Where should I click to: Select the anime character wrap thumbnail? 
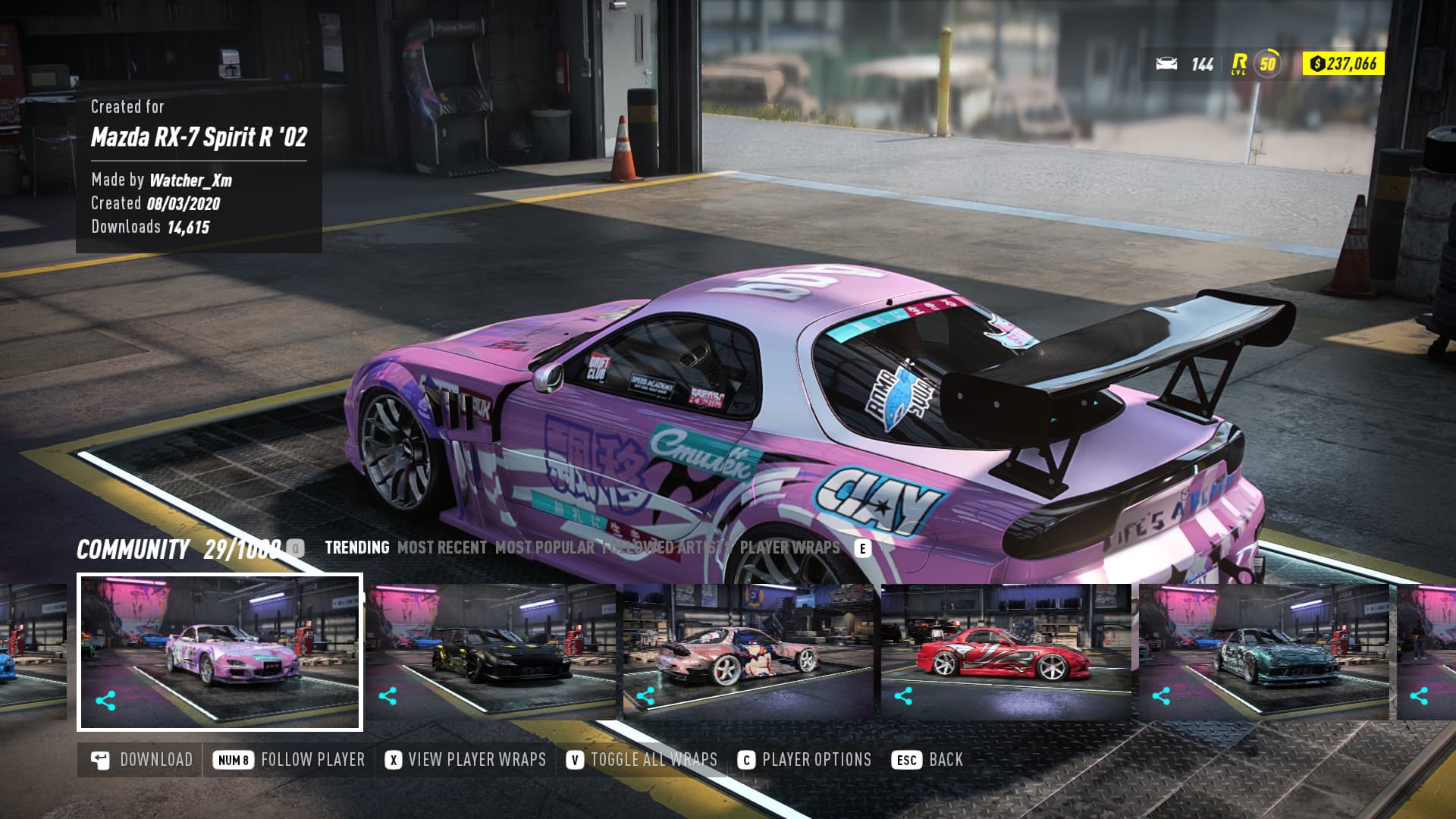point(747,652)
